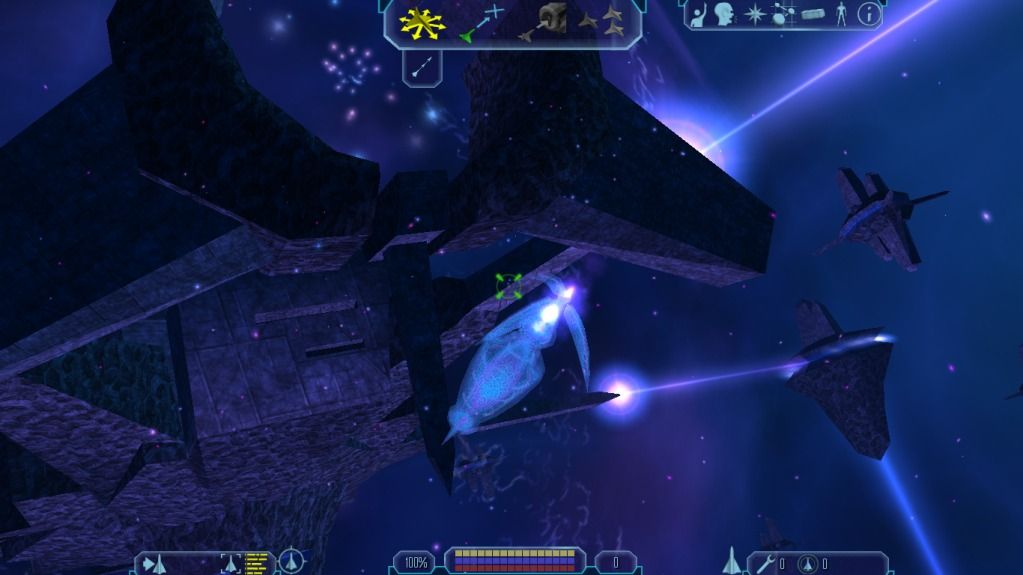Select the circled fighter icon beside the wrench
Image resolution: width=1023 pixels, height=575 pixels.
point(809,563)
